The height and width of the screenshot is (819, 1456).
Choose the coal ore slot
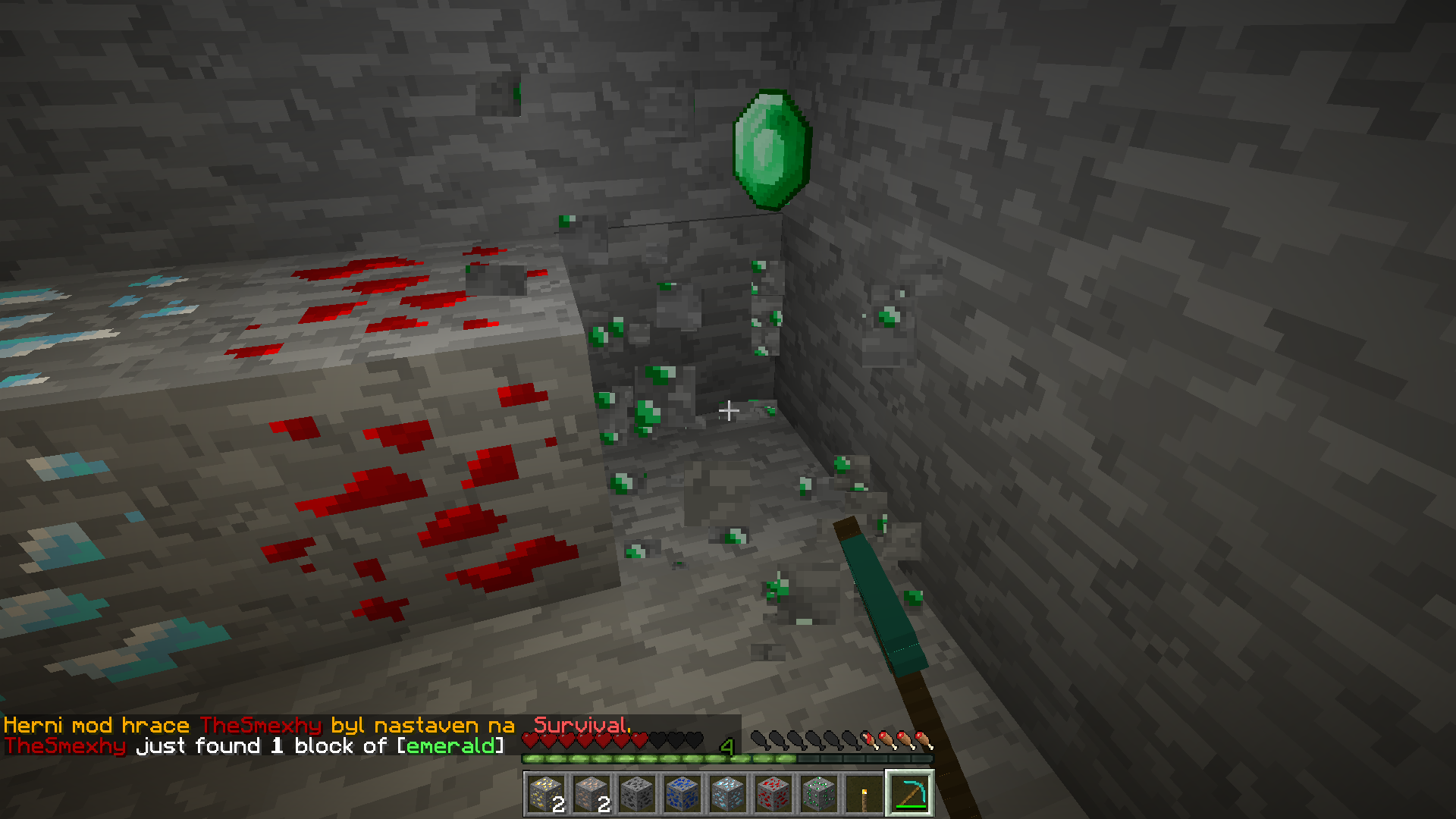637,794
